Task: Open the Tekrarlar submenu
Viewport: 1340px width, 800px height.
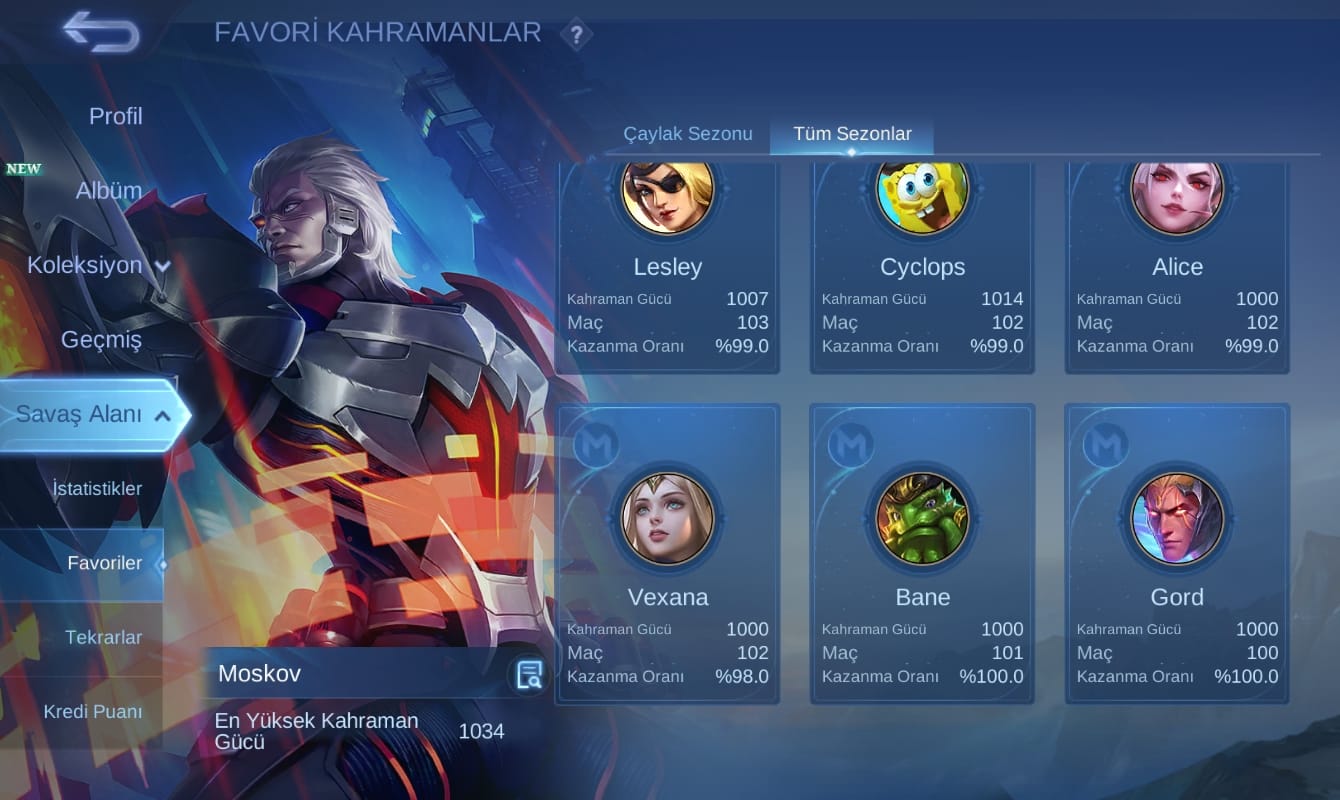Action: pyautogui.click(x=103, y=637)
